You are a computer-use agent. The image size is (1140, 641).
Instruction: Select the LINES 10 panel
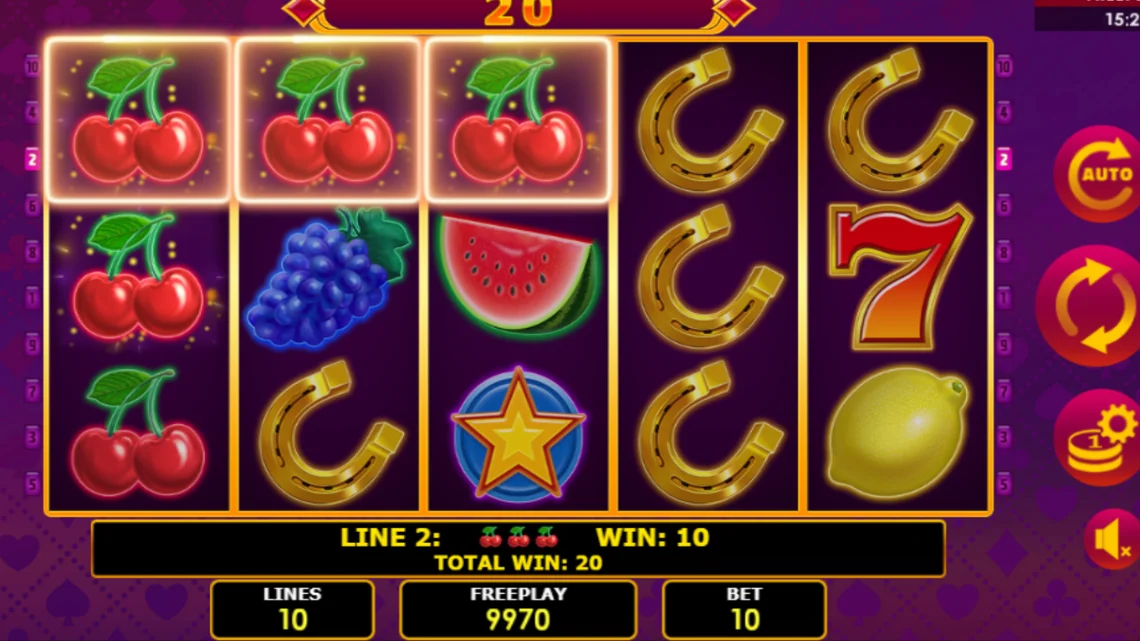point(292,609)
